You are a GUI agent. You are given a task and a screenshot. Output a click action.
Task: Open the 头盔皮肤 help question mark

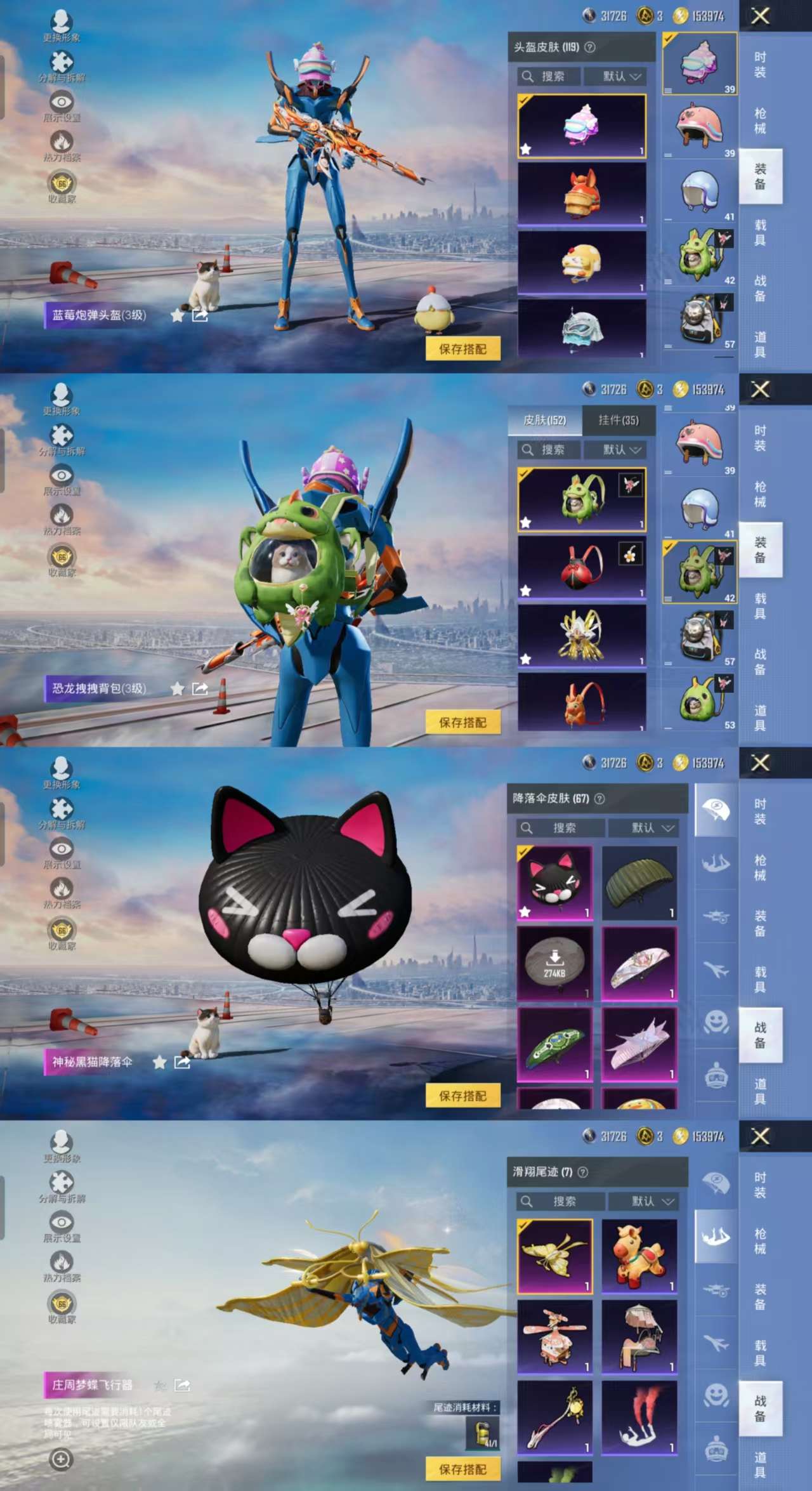coord(590,47)
